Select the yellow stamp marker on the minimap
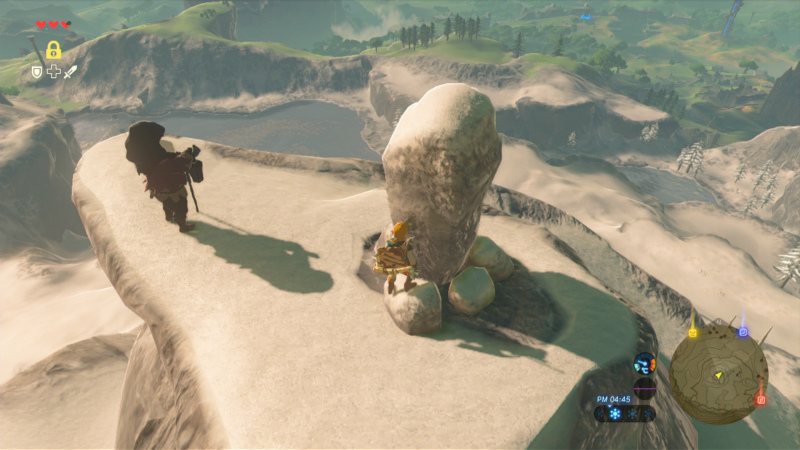The width and height of the screenshot is (800, 450). click(692, 332)
